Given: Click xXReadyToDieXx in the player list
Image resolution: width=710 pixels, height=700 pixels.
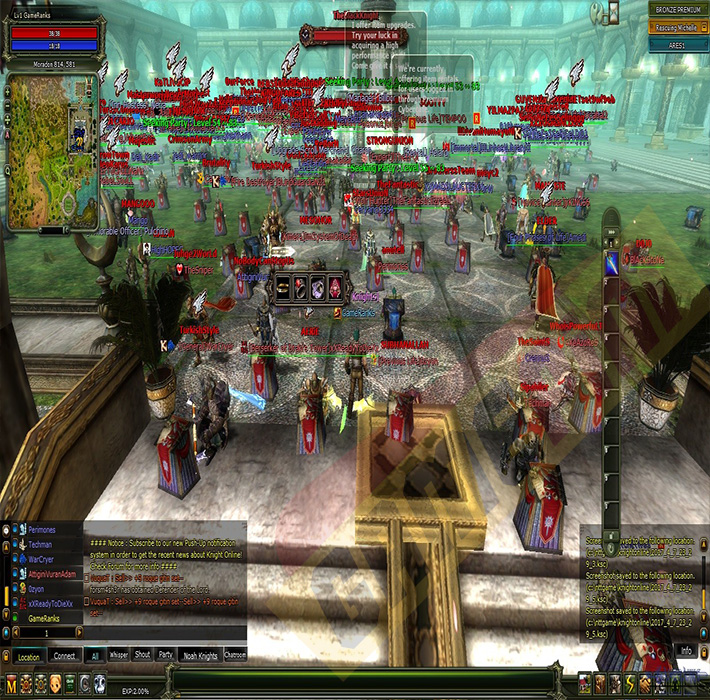Looking at the screenshot, I should tap(52, 604).
